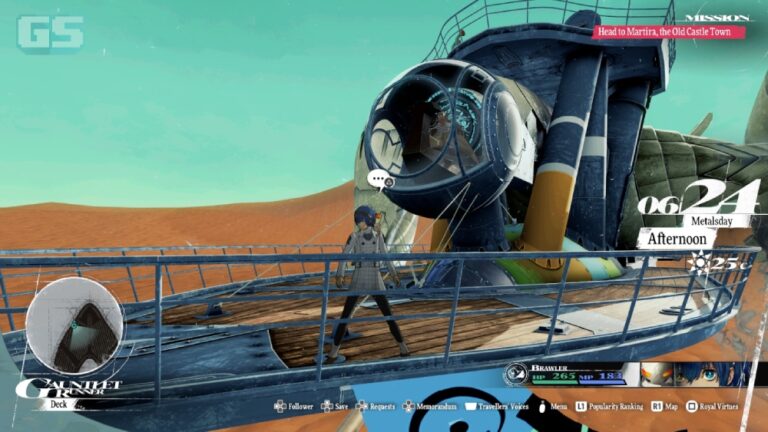This screenshot has width=768, height=432.
Task: Click the GS watermark logo
Action: (x=50, y=33)
